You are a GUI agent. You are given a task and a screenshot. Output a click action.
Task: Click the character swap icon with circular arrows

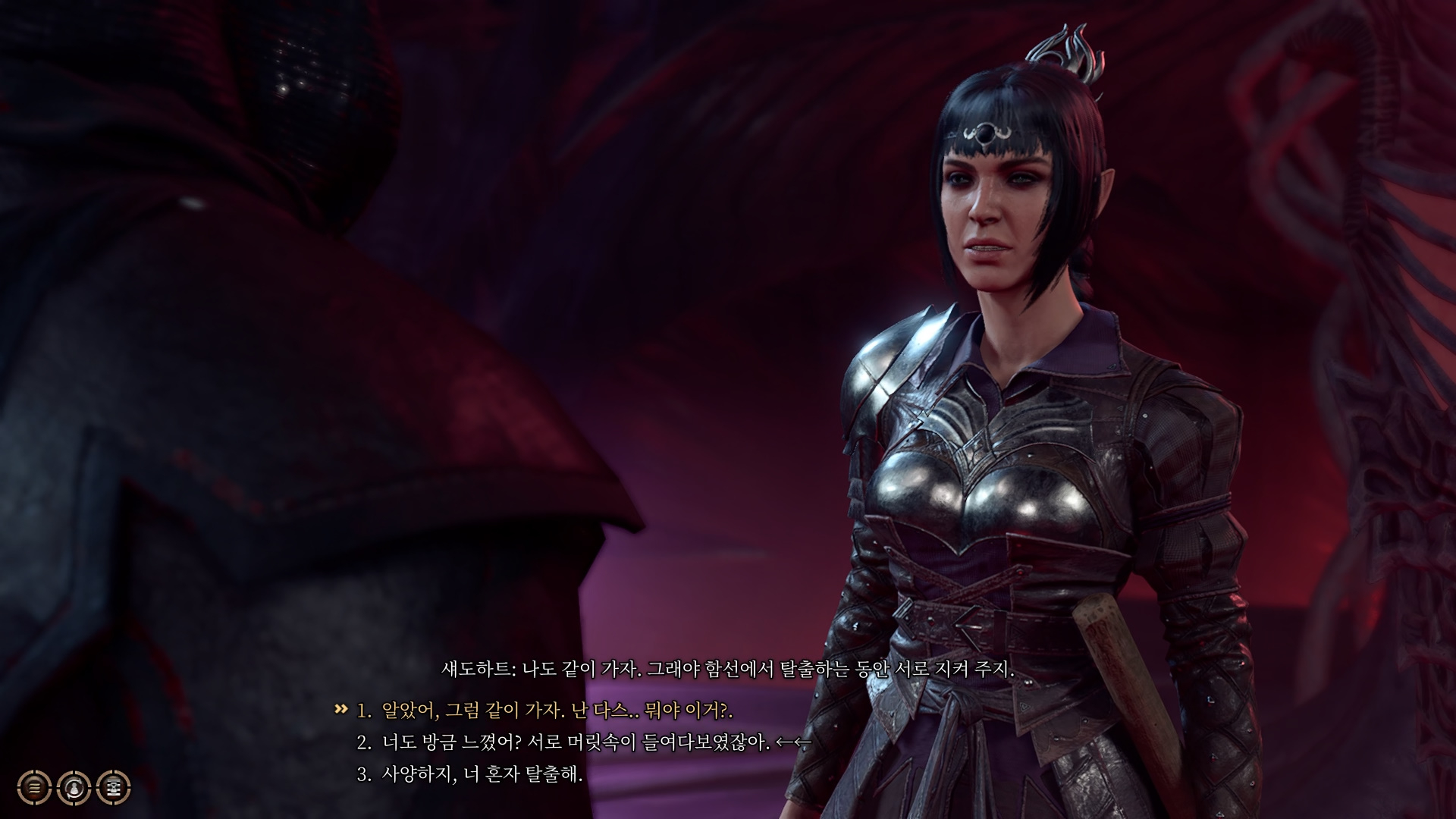pos(74,788)
